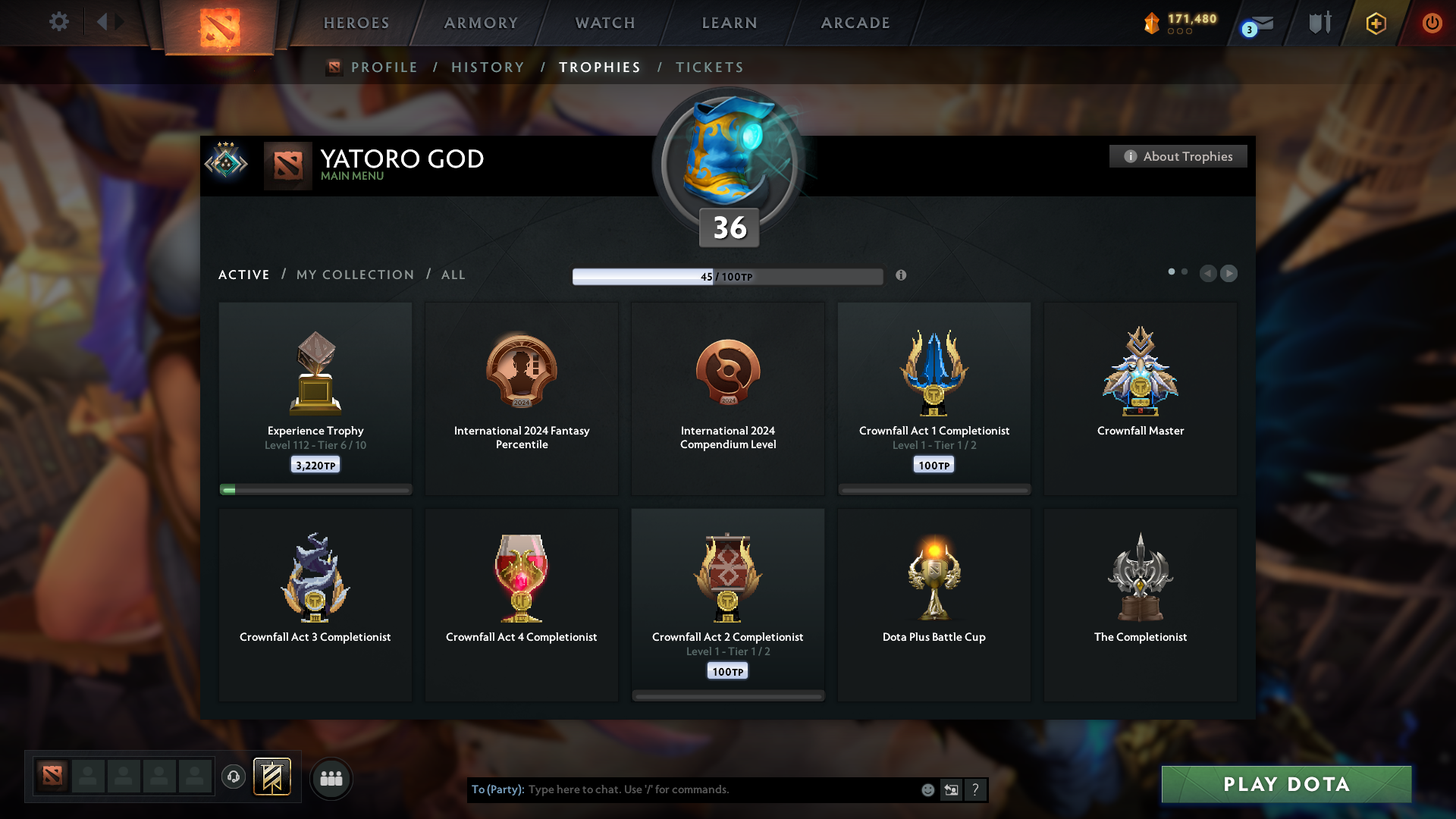Click the PLAY DOTA button
Image resolution: width=1456 pixels, height=819 pixels.
(x=1287, y=785)
